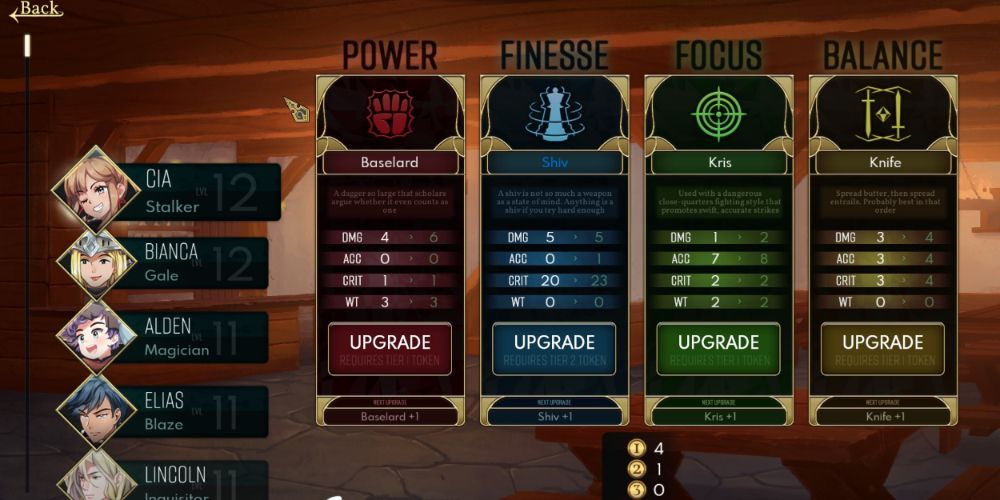Click the green target Focus icon
The width and height of the screenshot is (1000, 500).
718,113
